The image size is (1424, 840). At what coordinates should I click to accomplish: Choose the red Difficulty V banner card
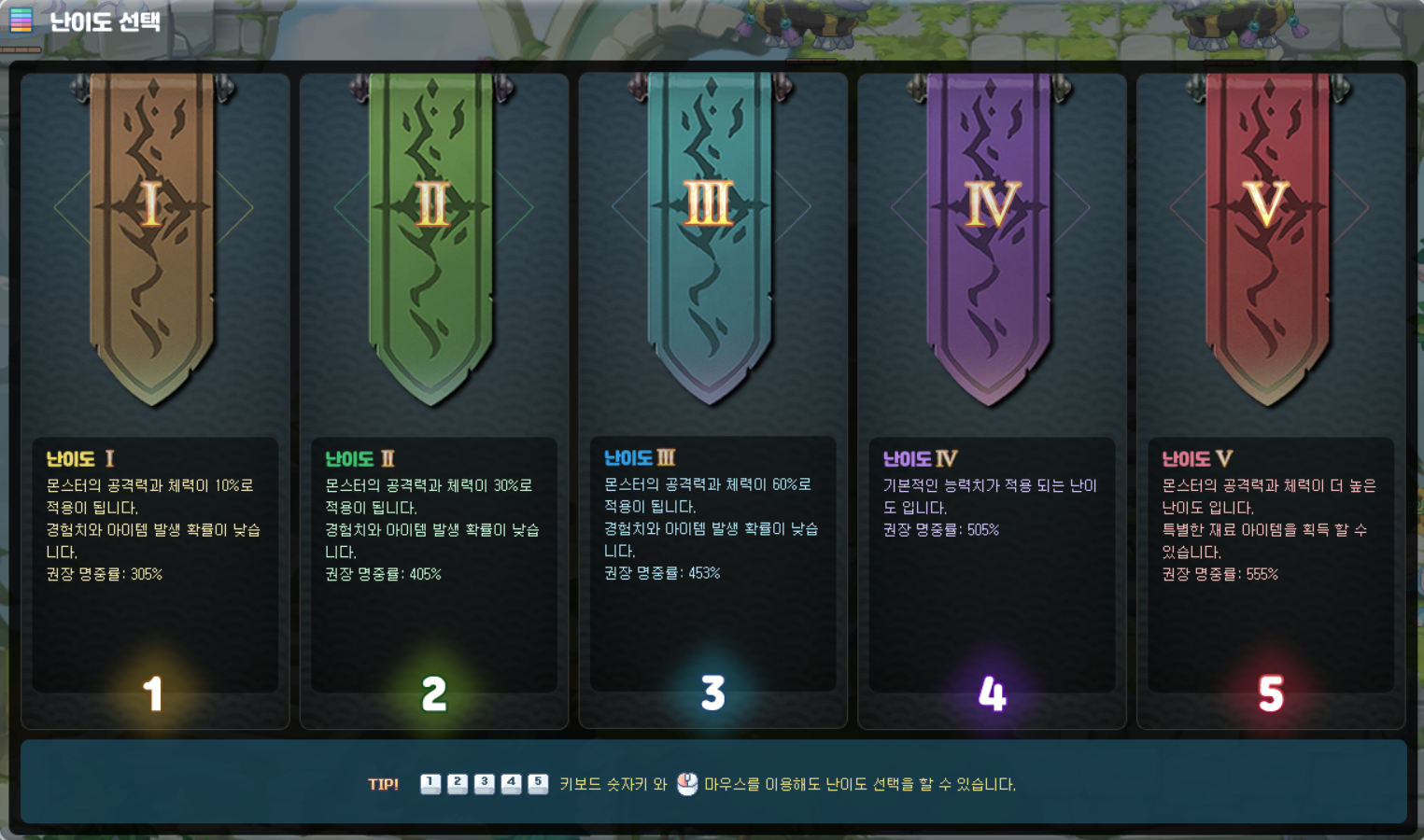pyautogui.click(x=1269, y=243)
